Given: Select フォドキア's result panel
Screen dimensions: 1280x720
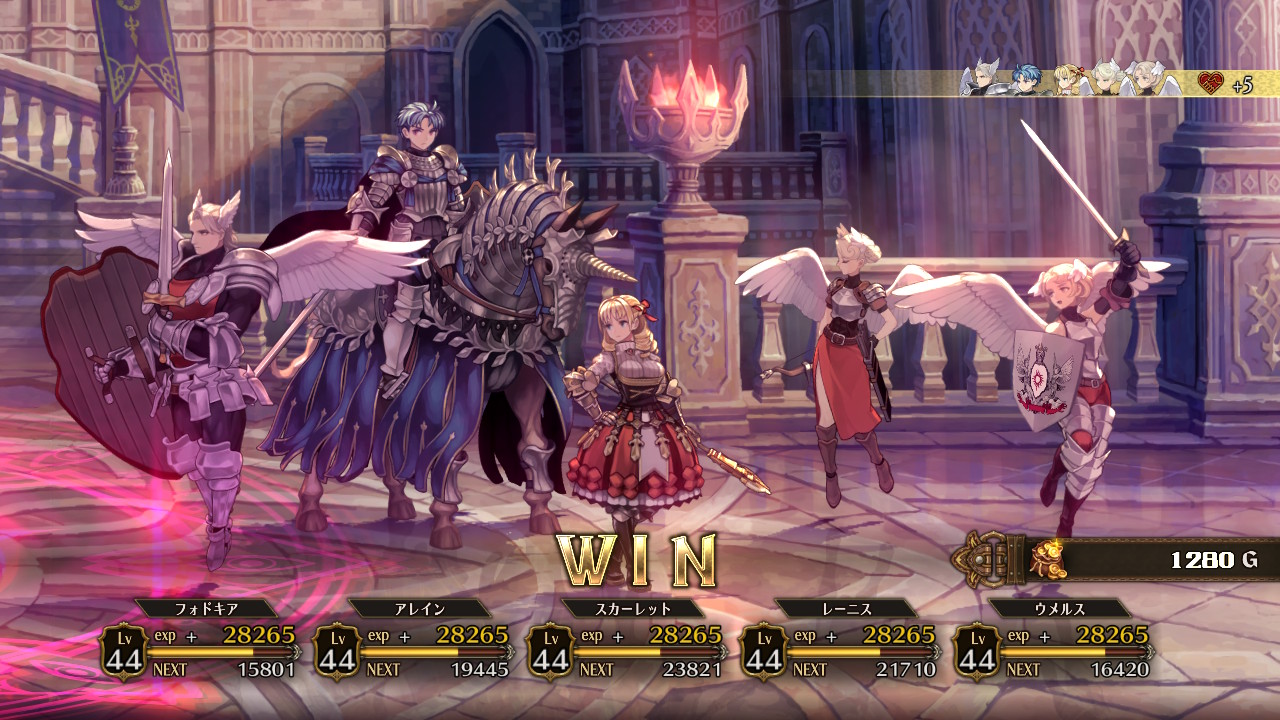Looking at the screenshot, I should [x=200, y=642].
